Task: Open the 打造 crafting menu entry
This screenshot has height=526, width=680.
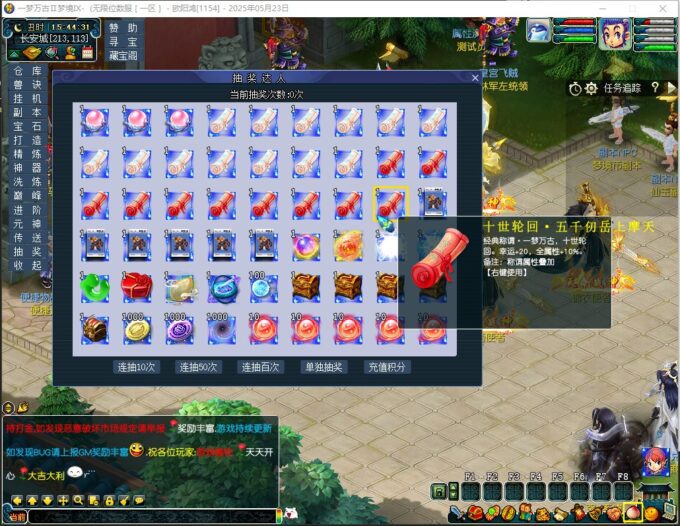Action: click(27, 141)
